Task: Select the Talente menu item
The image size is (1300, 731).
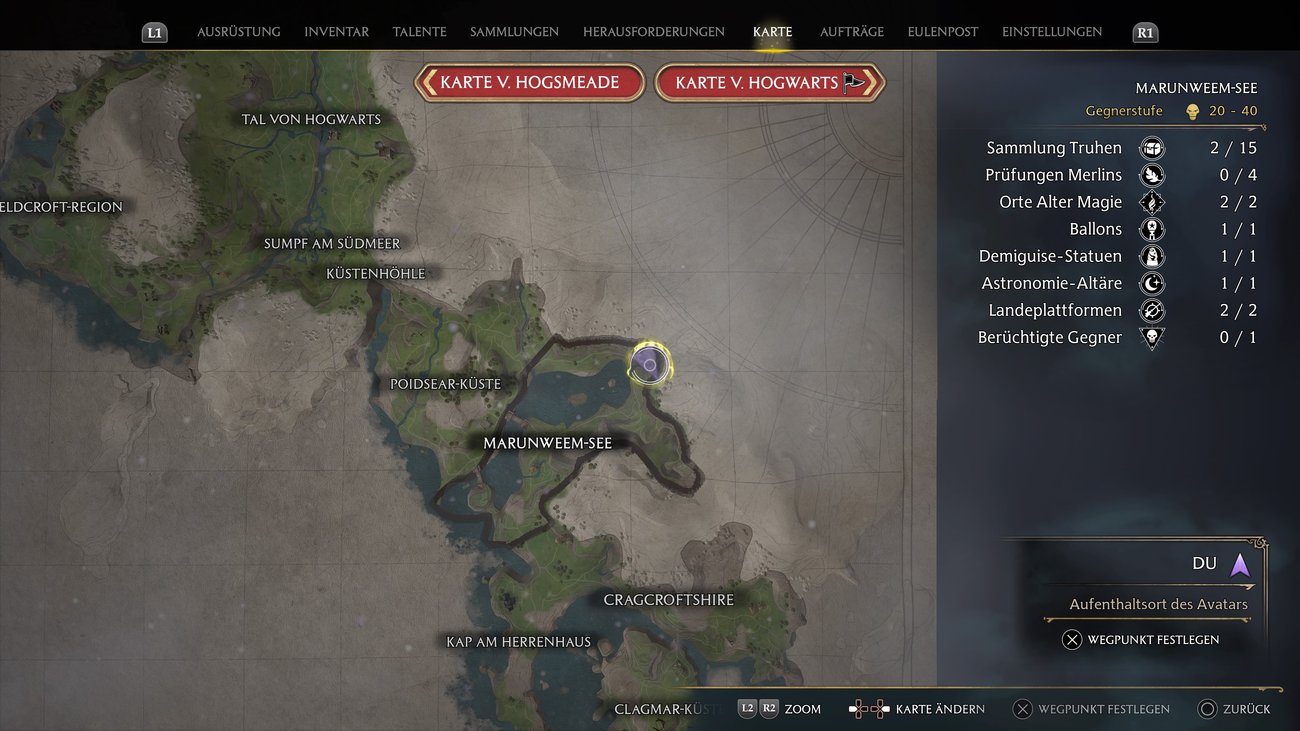Action: (x=419, y=31)
